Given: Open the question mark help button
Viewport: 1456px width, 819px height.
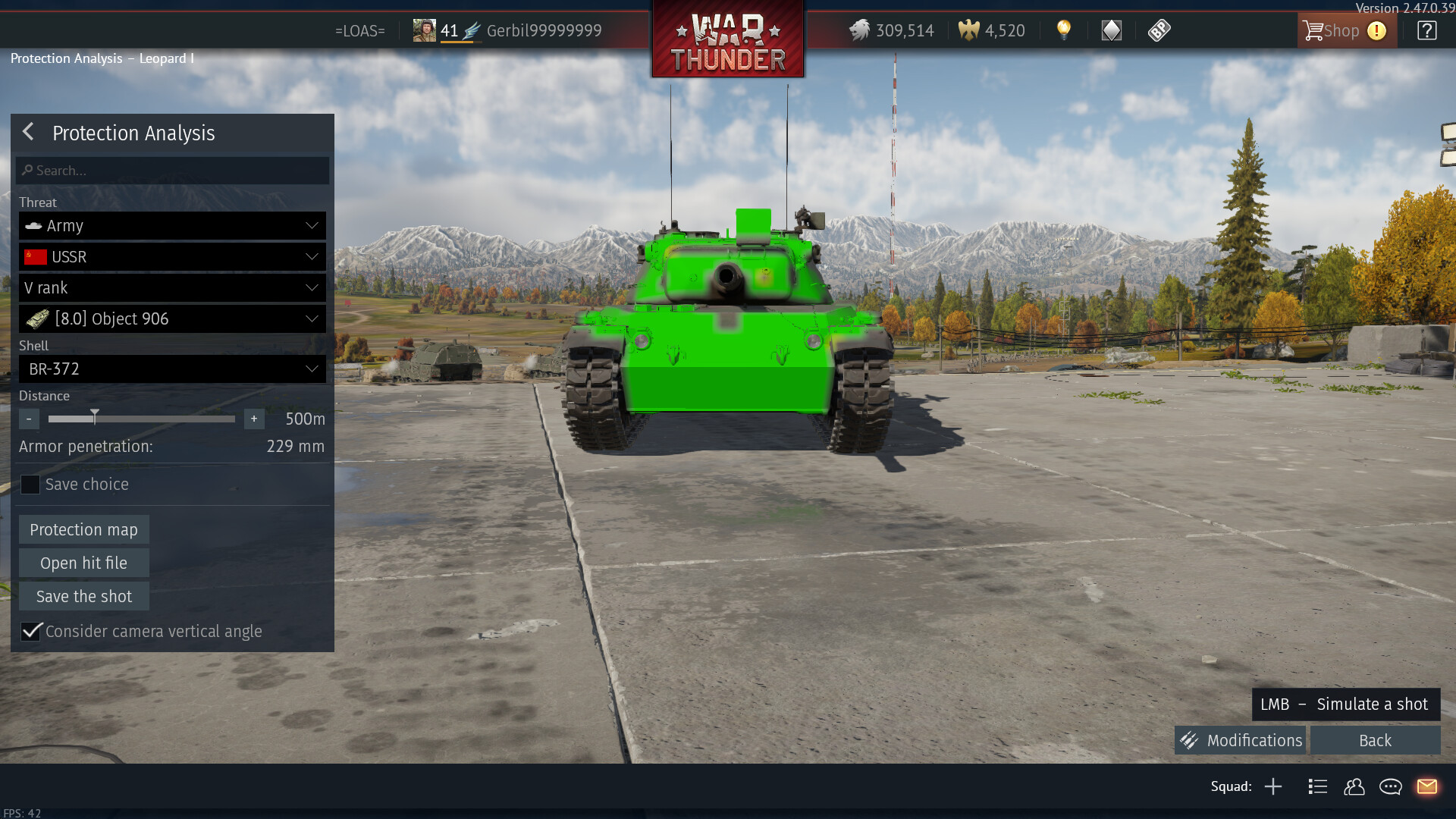Looking at the screenshot, I should (x=1426, y=31).
